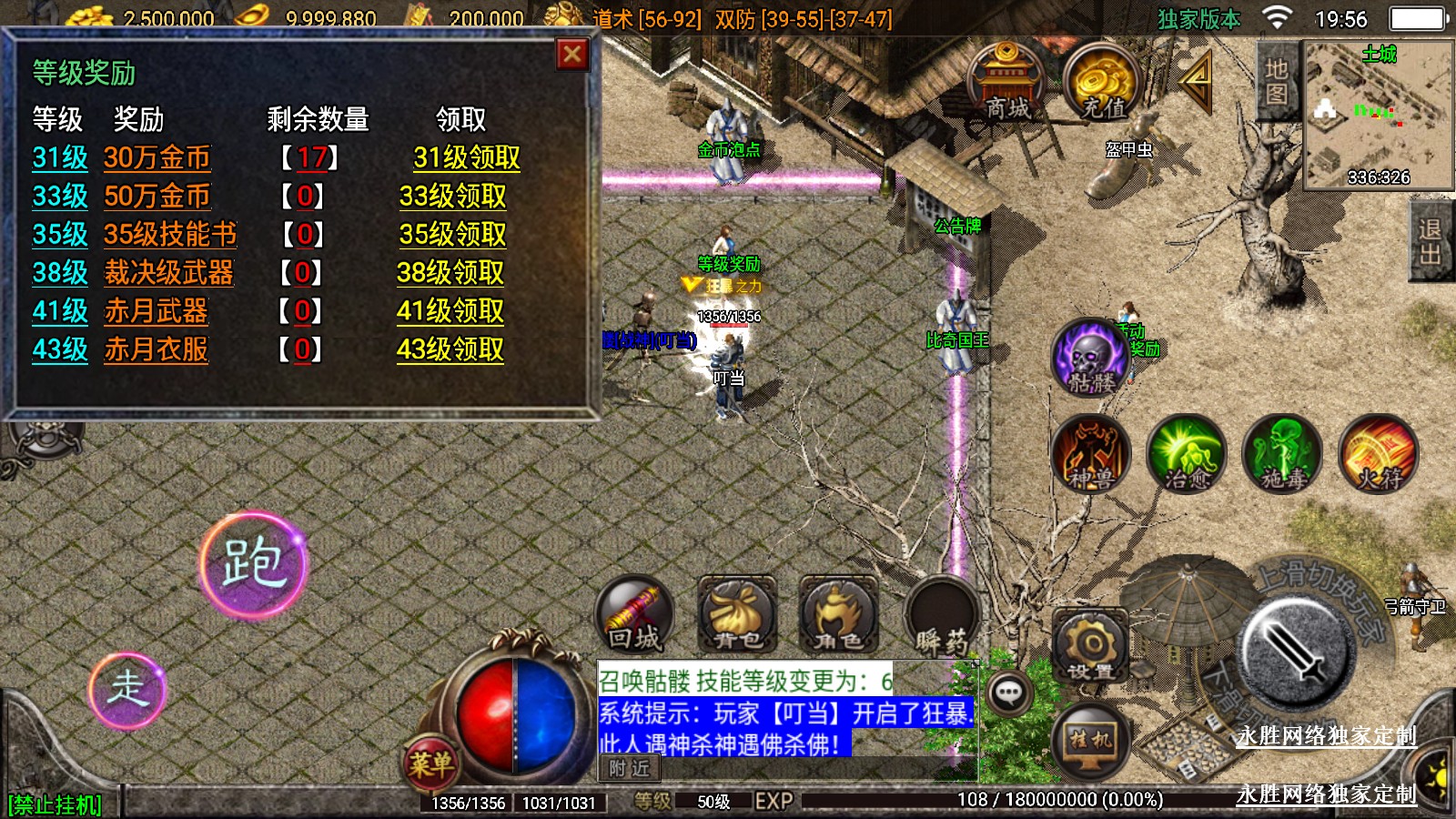Claim the 38级领取 reward

(x=450, y=273)
